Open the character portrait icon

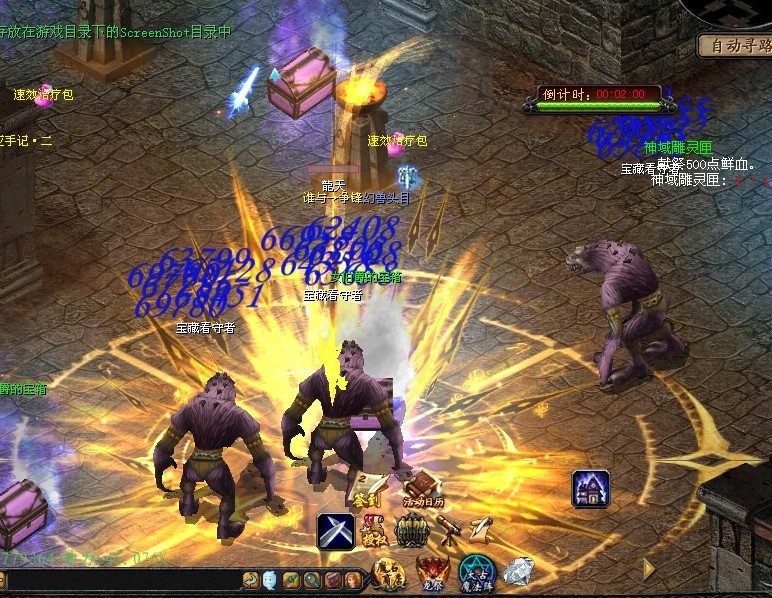pyautogui.click(x=354, y=580)
